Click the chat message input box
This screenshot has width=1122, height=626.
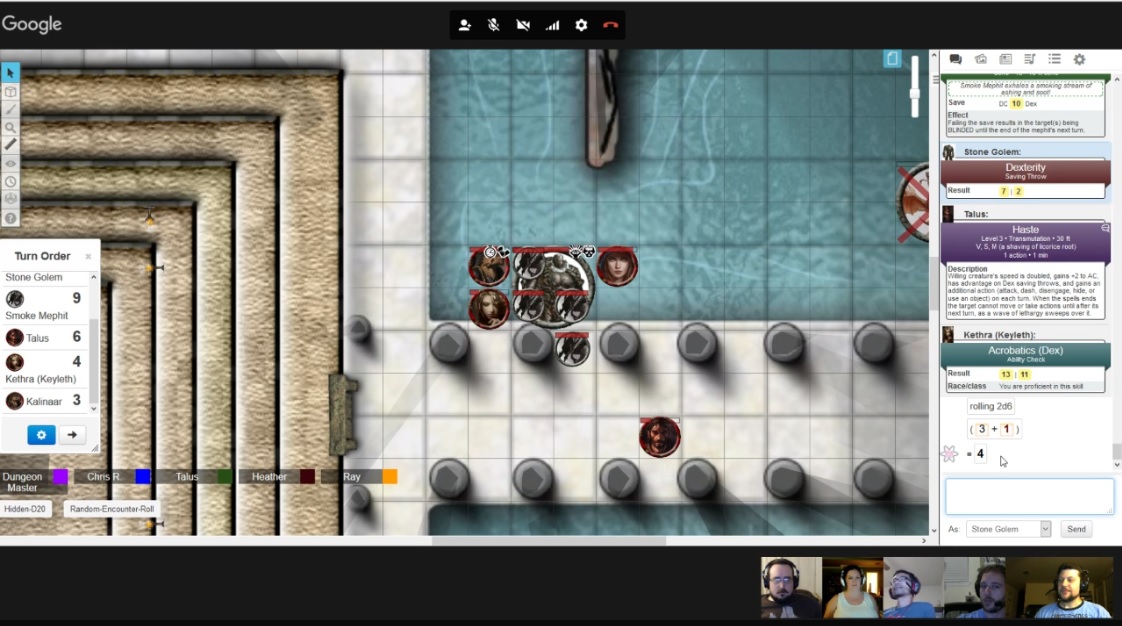coord(1029,497)
